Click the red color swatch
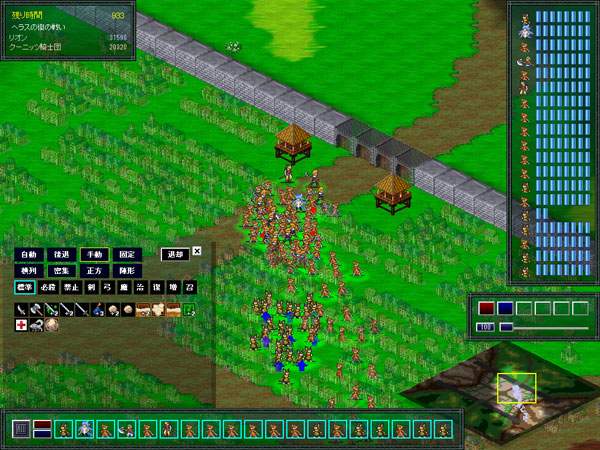Screen dimensions: 600x450 point(486,308)
